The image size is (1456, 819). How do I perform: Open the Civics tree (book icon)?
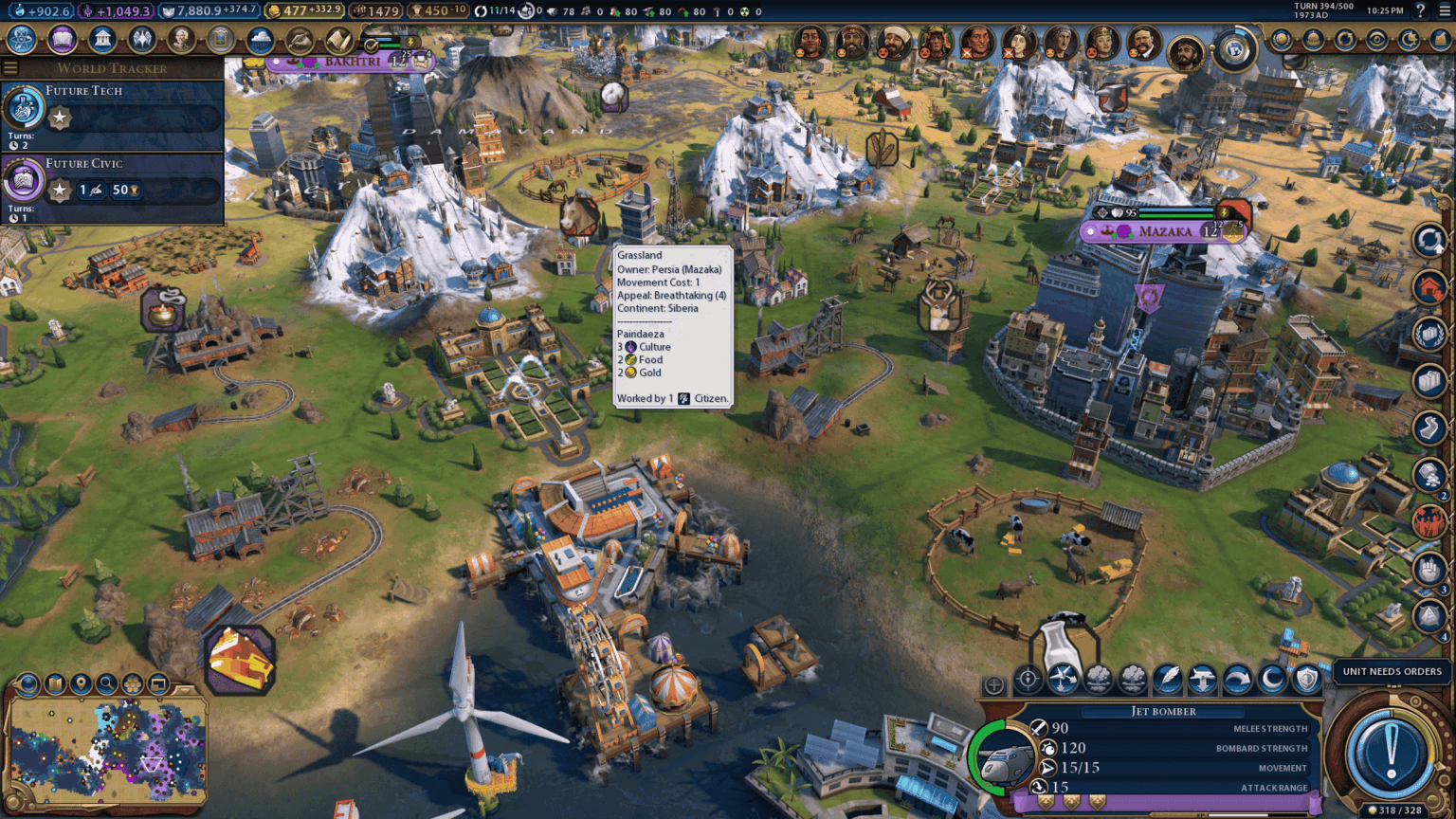pyautogui.click(x=61, y=41)
